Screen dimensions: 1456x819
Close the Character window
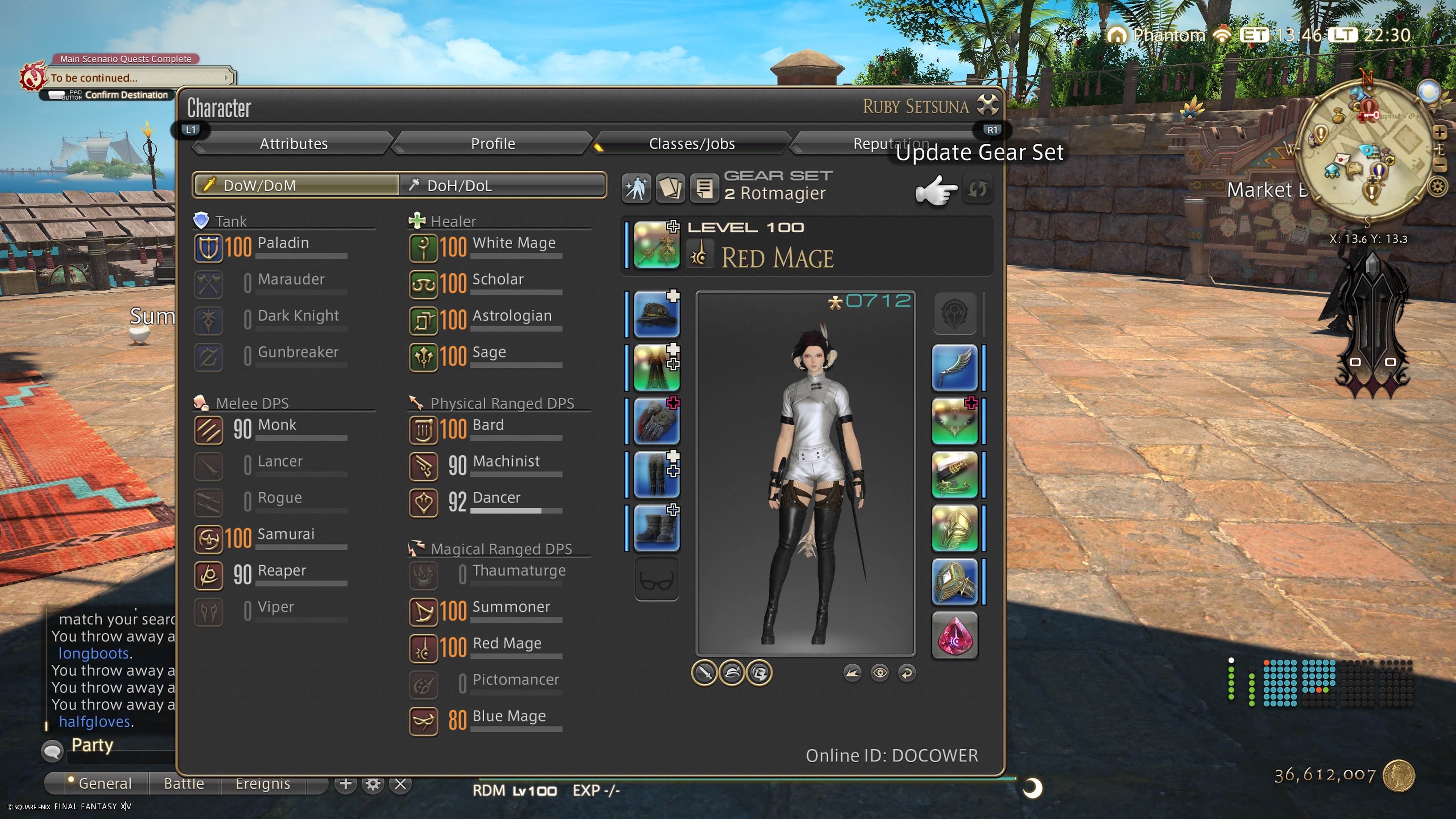click(987, 105)
